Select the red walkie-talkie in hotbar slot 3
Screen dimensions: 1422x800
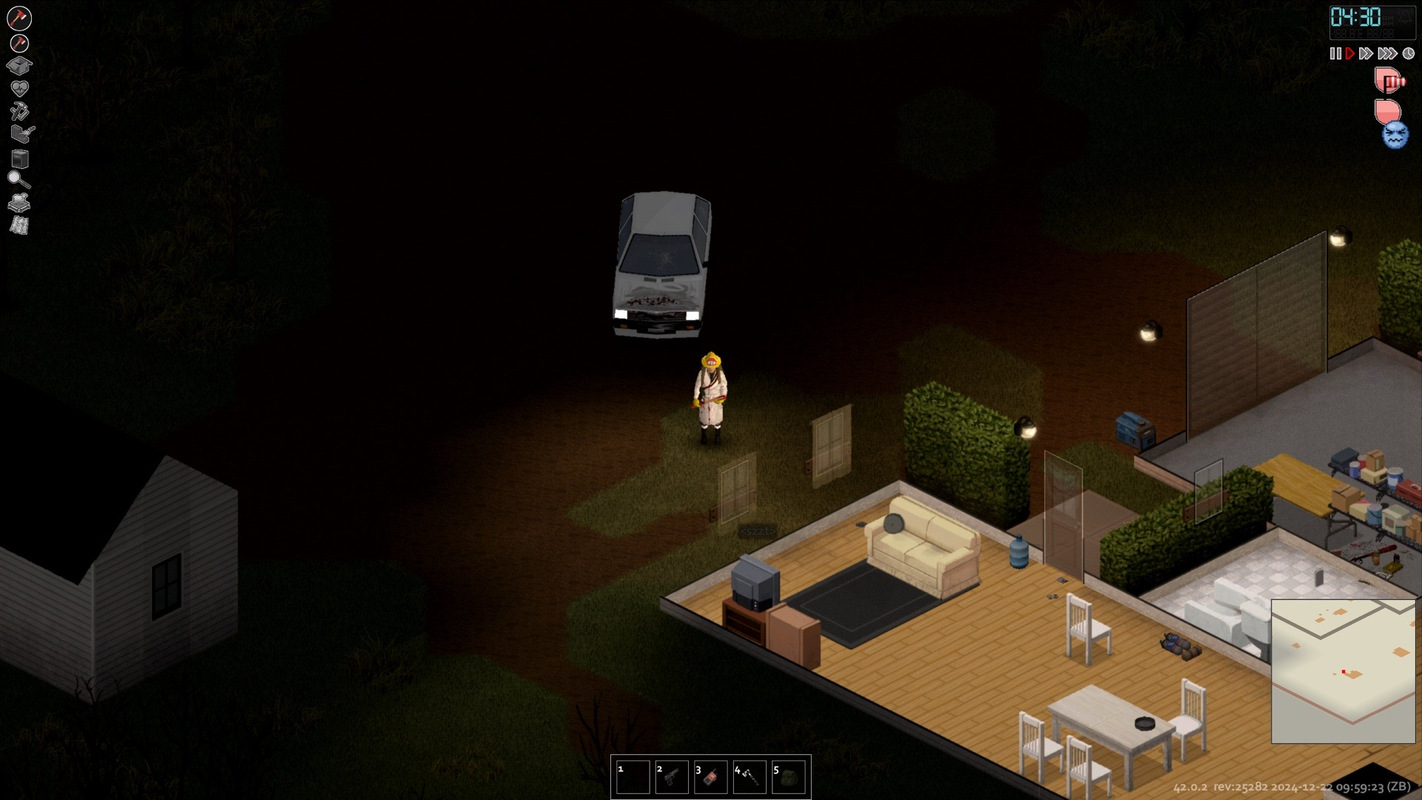711,777
